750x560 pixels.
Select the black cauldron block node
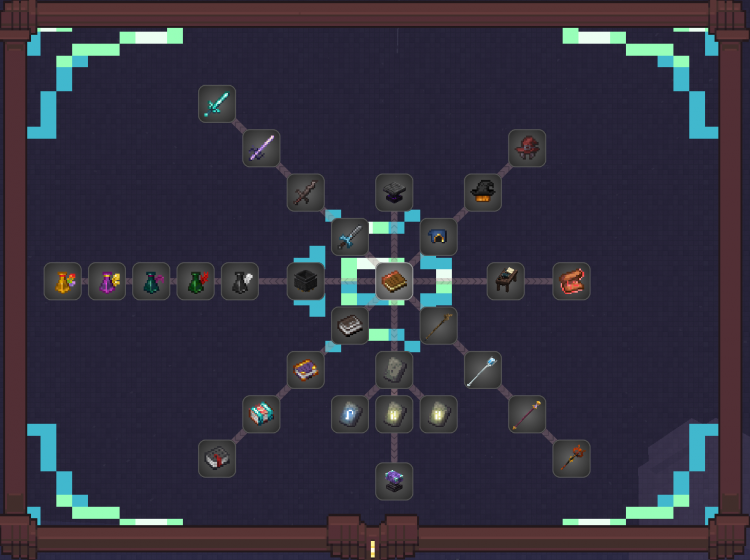[x=306, y=281]
